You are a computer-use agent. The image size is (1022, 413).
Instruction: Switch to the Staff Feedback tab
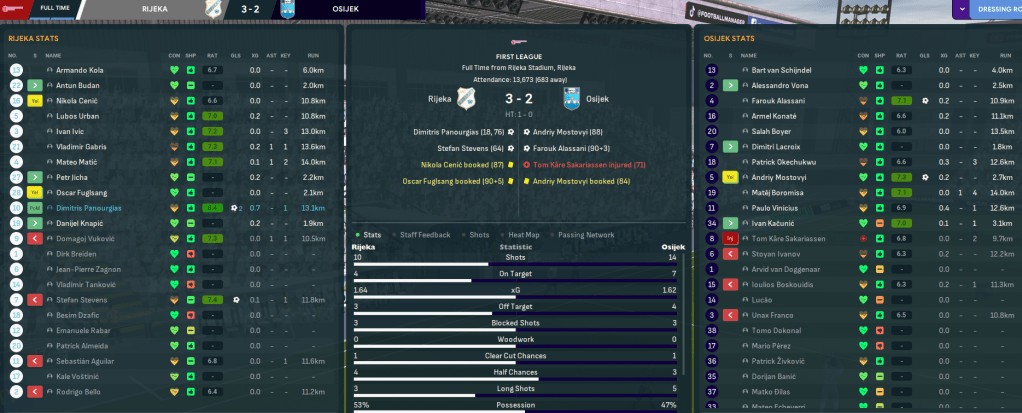coord(423,233)
